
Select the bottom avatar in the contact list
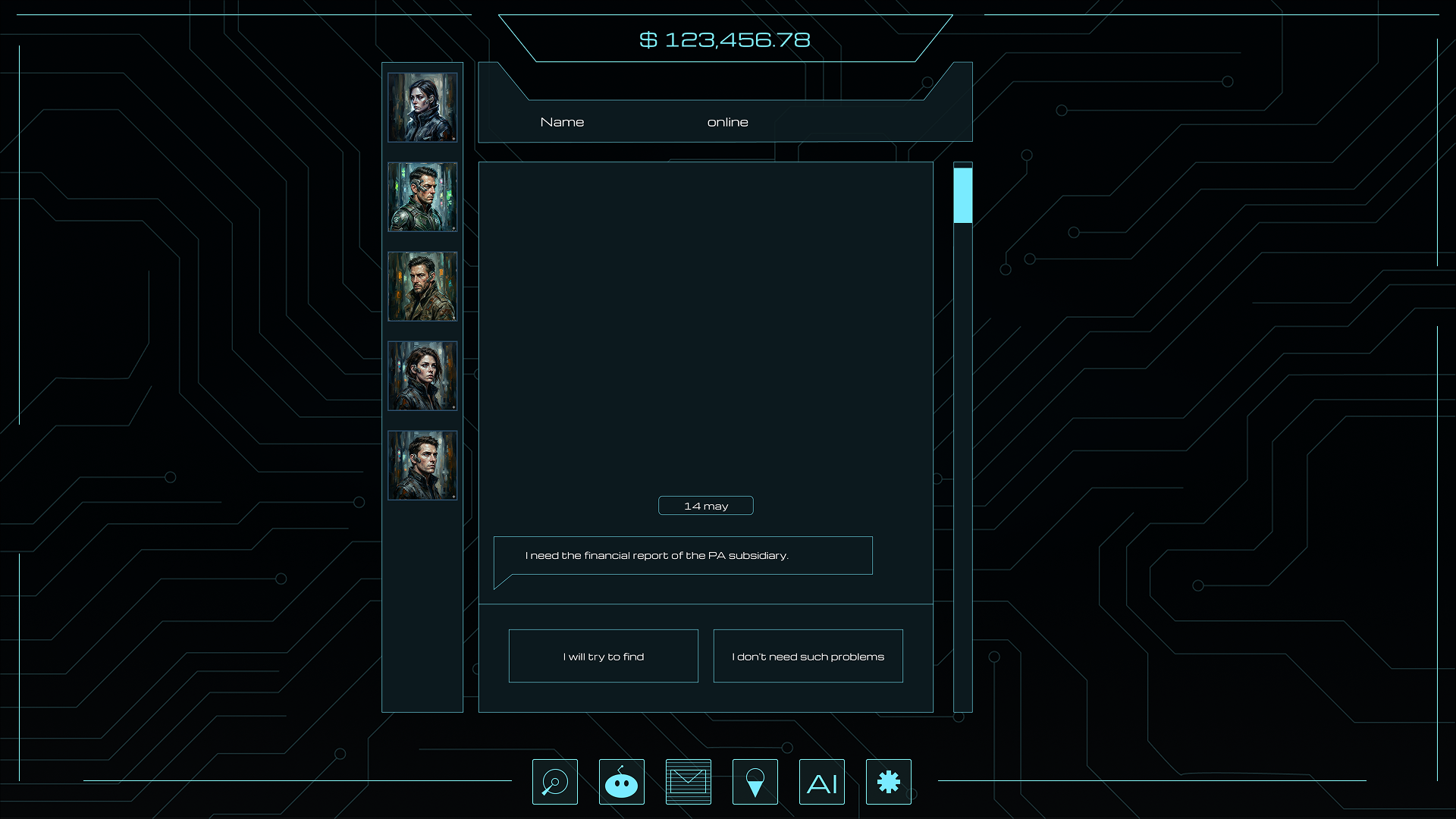[422, 465]
